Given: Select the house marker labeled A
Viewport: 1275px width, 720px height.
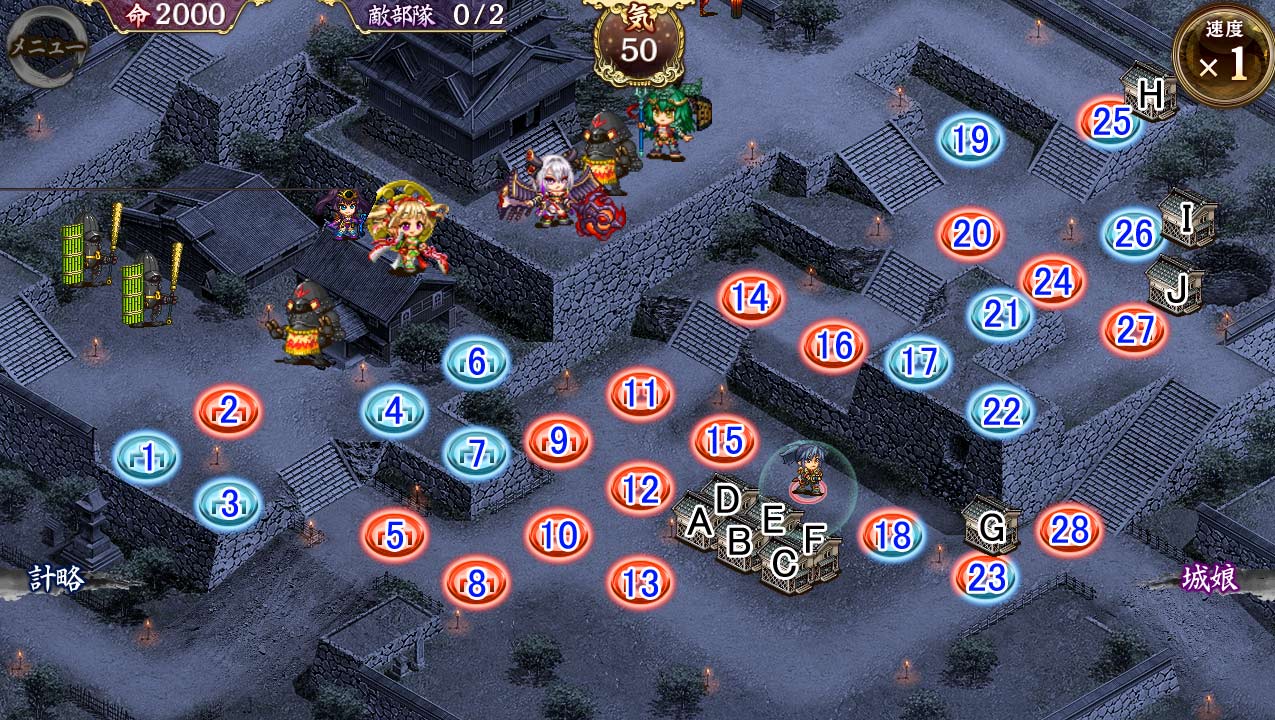Looking at the screenshot, I should pyautogui.click(x=698, y=522).
